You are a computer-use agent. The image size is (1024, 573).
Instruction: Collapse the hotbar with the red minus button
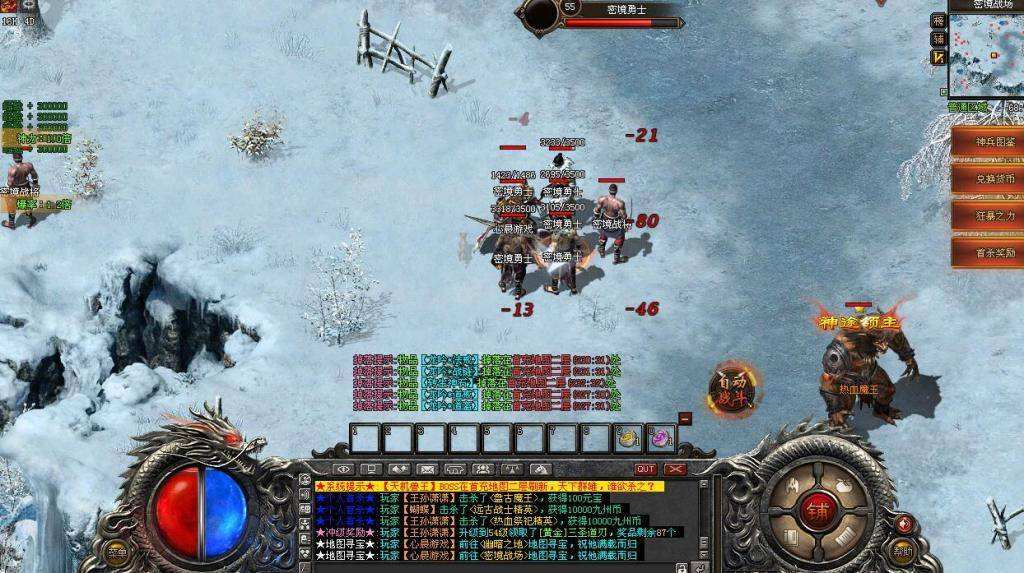click(x=685, y=418)
